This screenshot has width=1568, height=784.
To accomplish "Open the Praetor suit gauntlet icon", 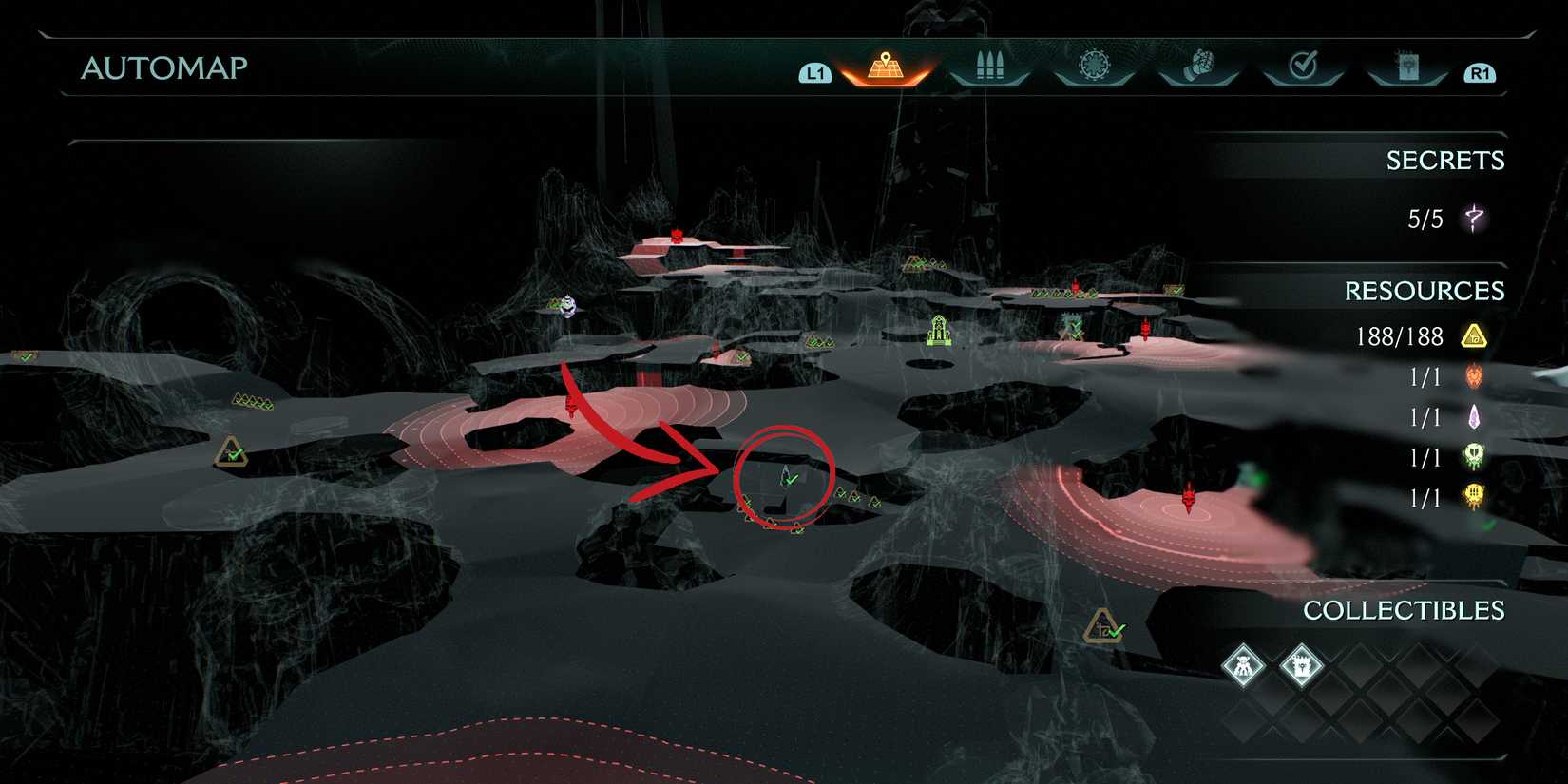I will point(1198,65).
